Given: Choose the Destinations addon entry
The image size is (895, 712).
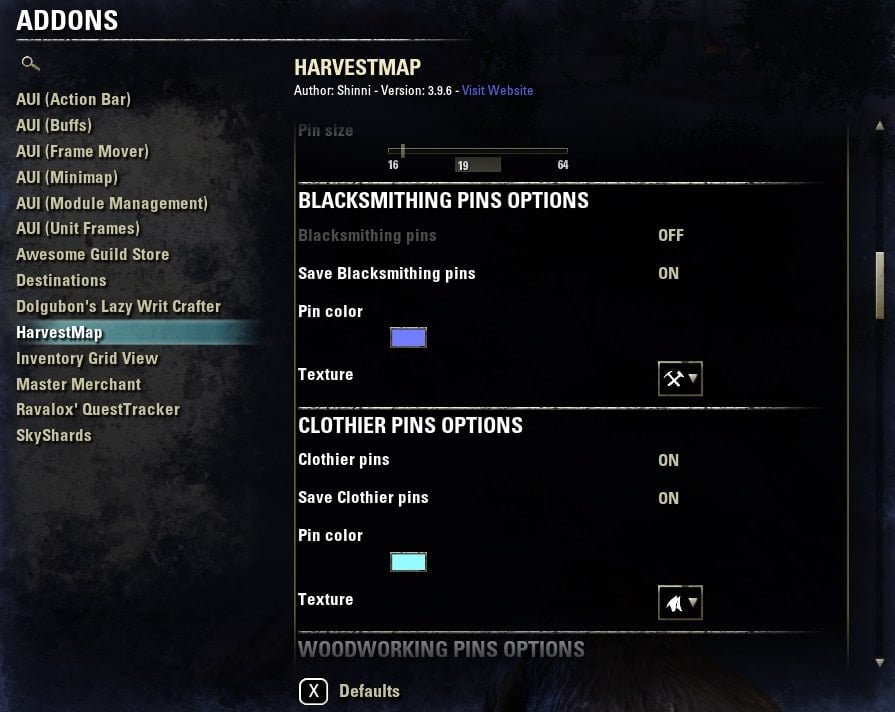Looking at the screenshot, I should coord(61,281).
